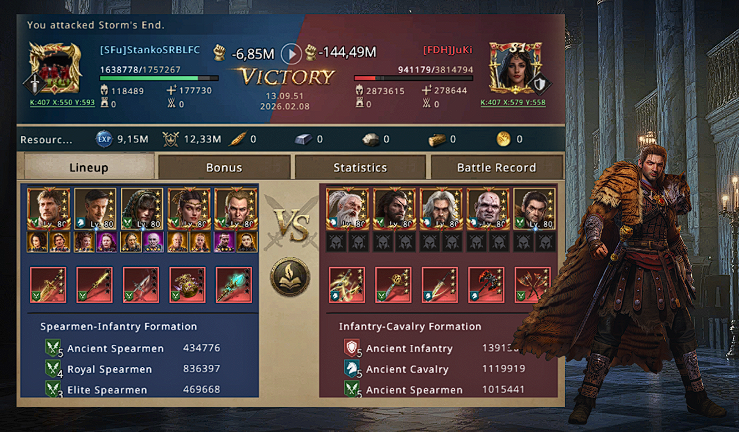Select the attacker's first commander portrait
Image resolution: width=739 pixels, height=432 pixels.
tap(48, 209)
